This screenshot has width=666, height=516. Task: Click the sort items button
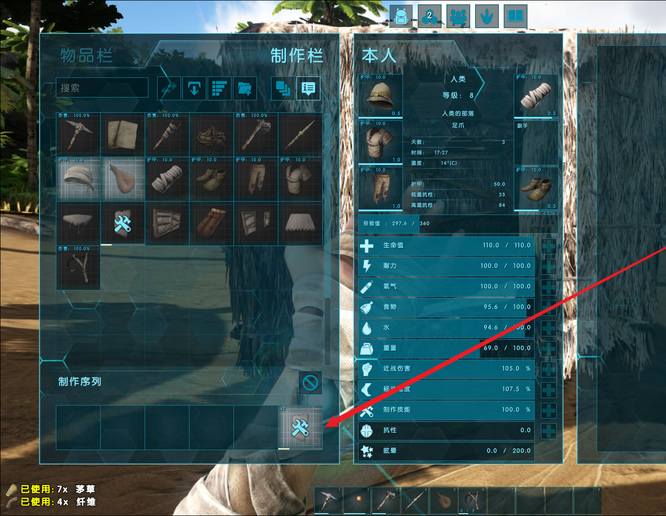click(218, 88)
